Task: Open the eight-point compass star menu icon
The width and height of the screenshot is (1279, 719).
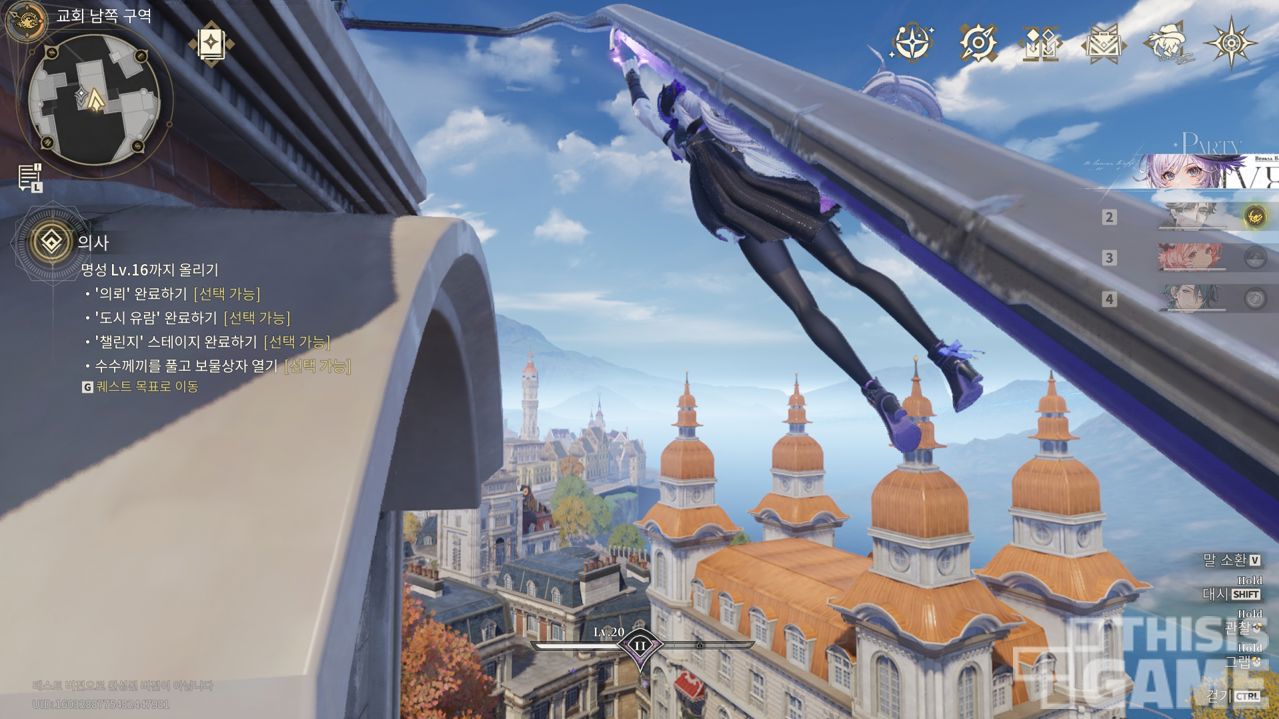Action: tap(1230, 42)
